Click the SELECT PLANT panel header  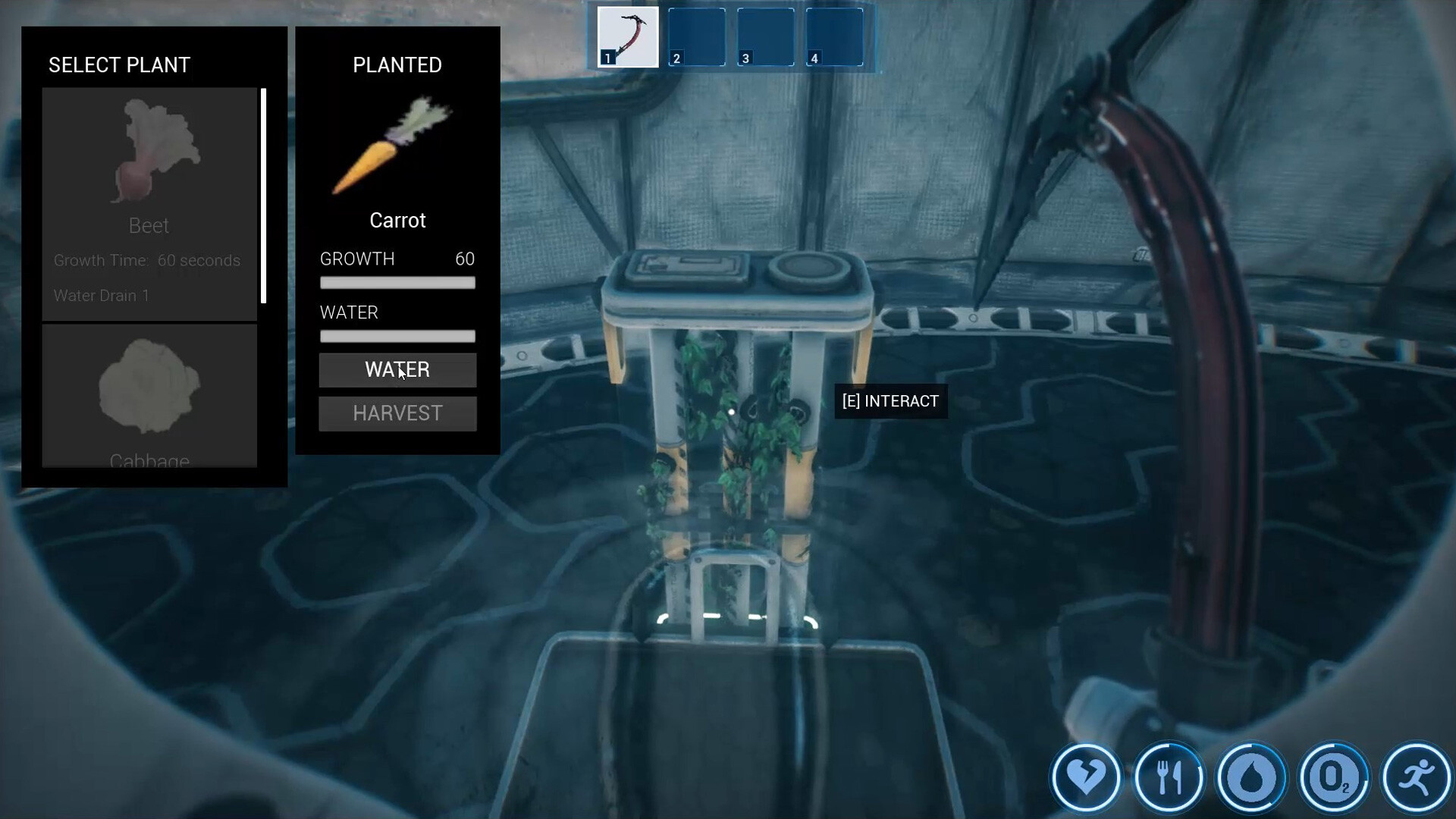pyautogui.click(x=120, y=65)
